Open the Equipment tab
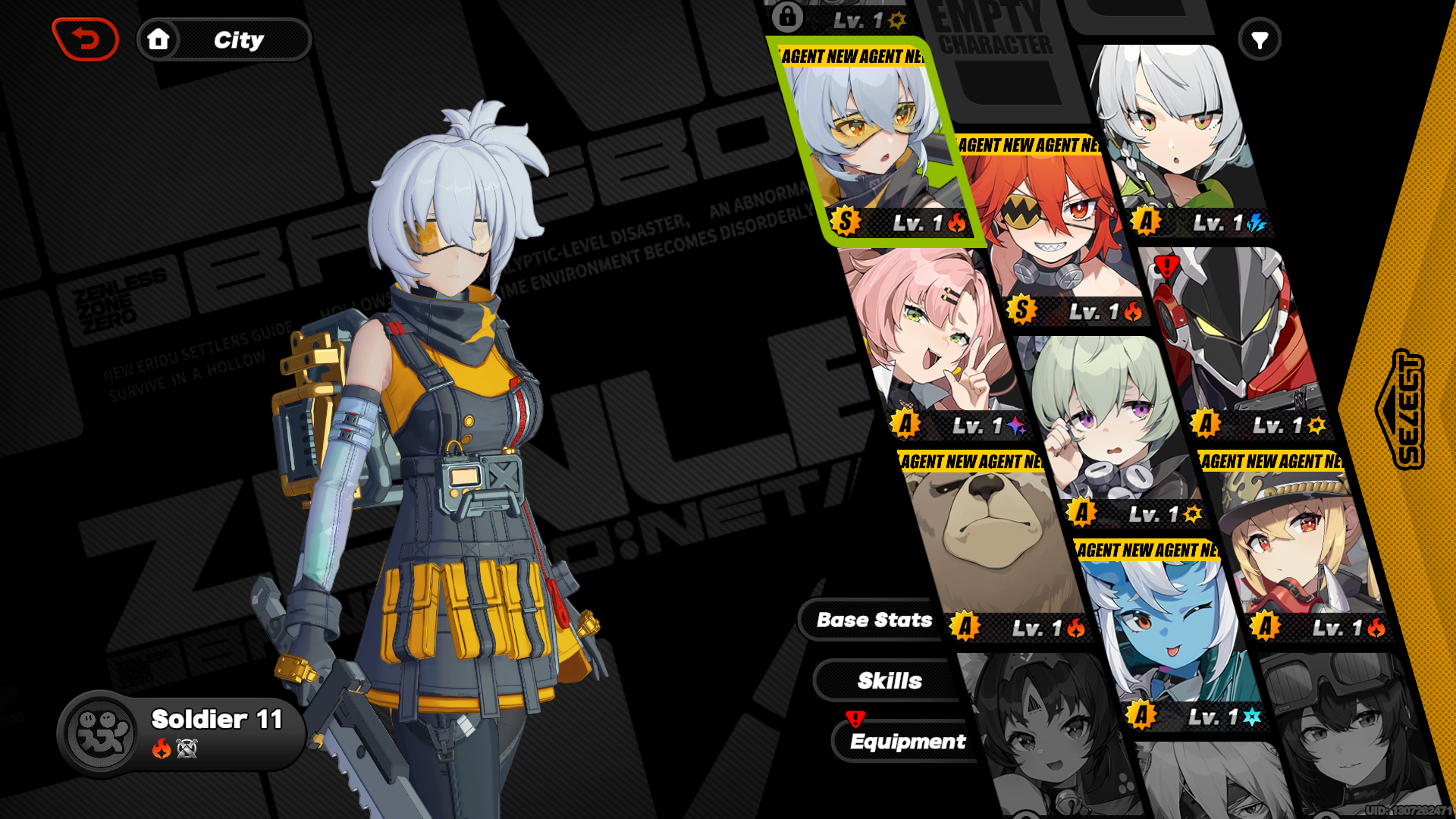1456x819 pixels. pyautogui.click(x=908, y=742)
